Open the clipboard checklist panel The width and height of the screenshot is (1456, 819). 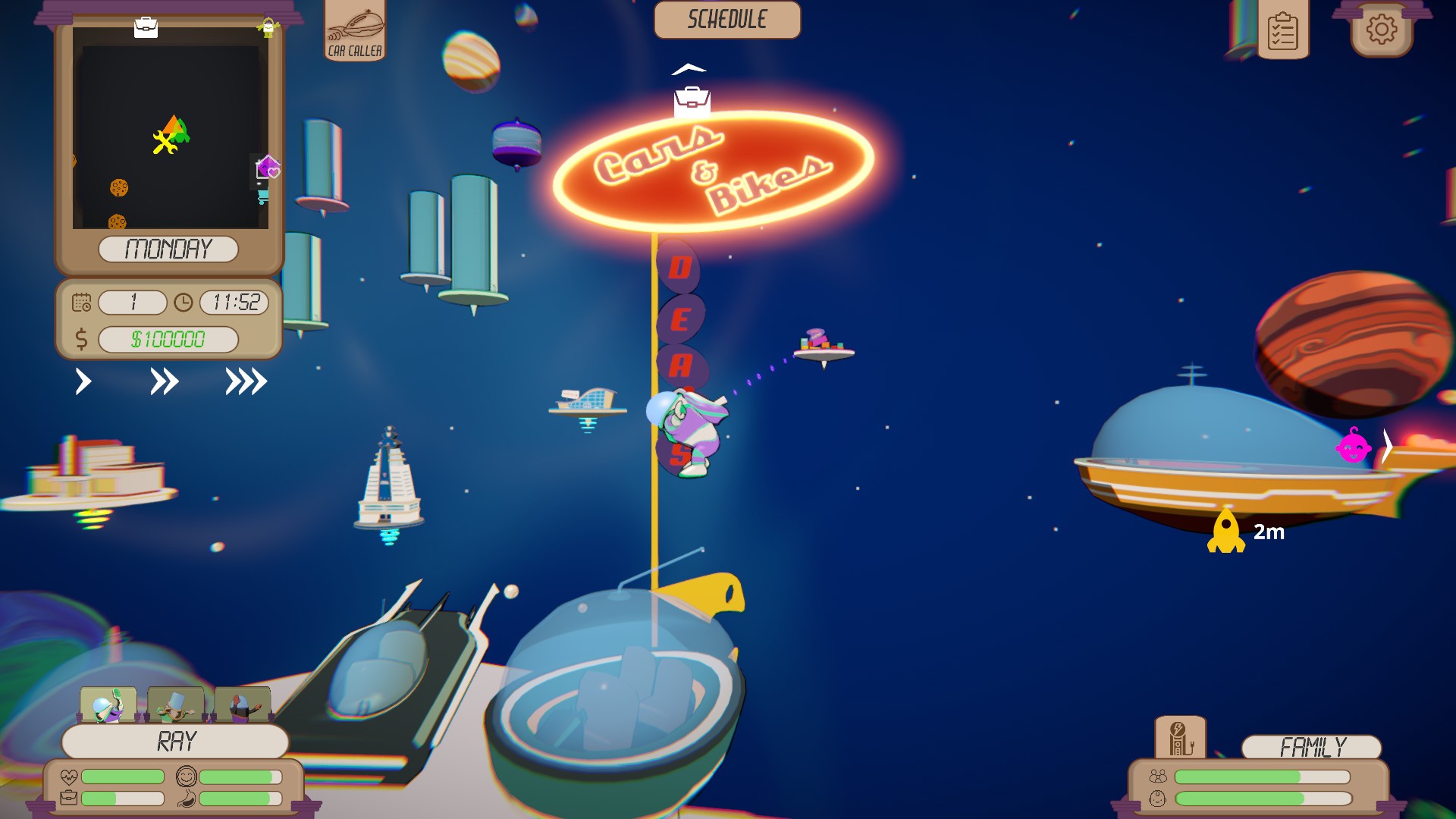tap(1283, 32)
